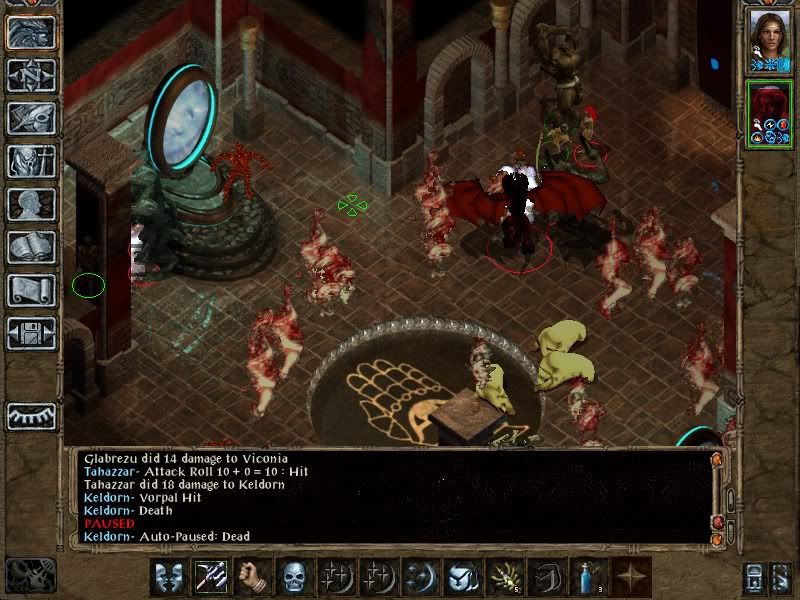
Task: Choose the crossed weapon quick slot
Action: (210, 577)
